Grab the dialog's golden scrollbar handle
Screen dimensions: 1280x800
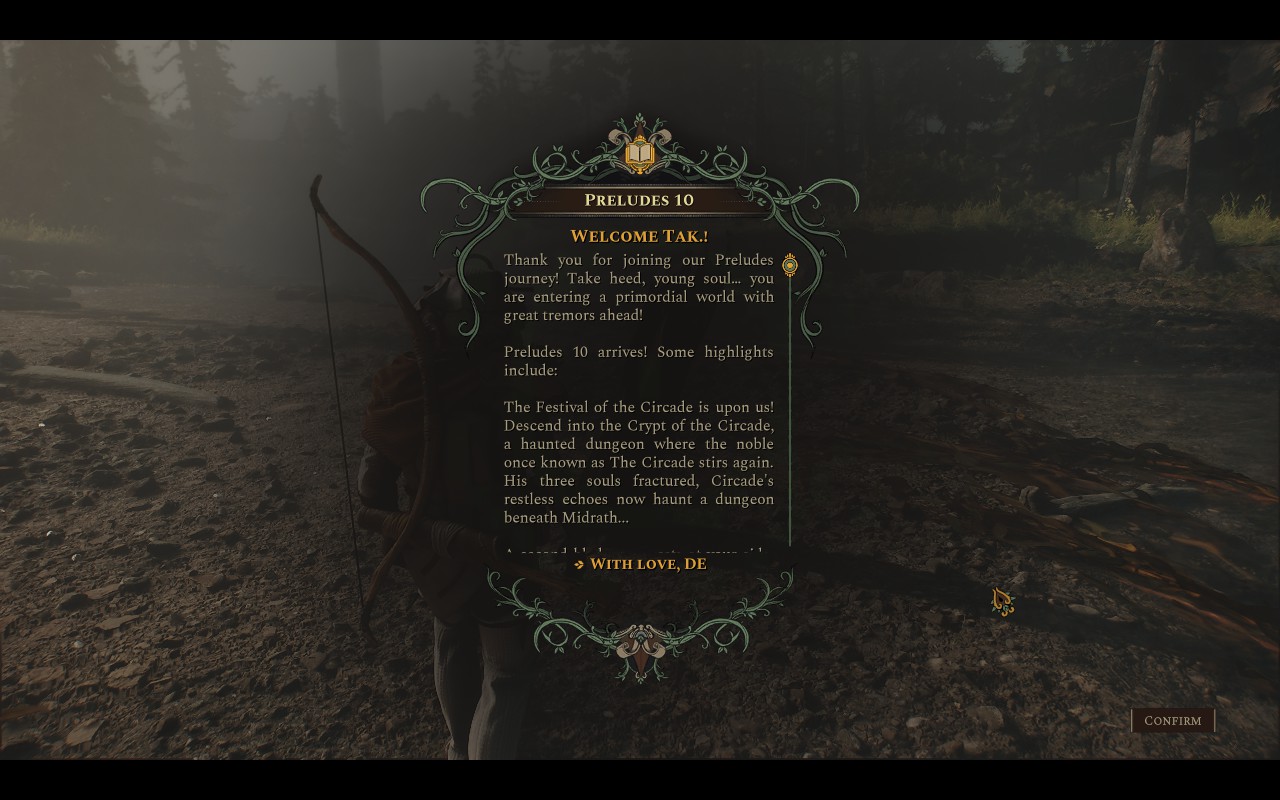point(790,266)
